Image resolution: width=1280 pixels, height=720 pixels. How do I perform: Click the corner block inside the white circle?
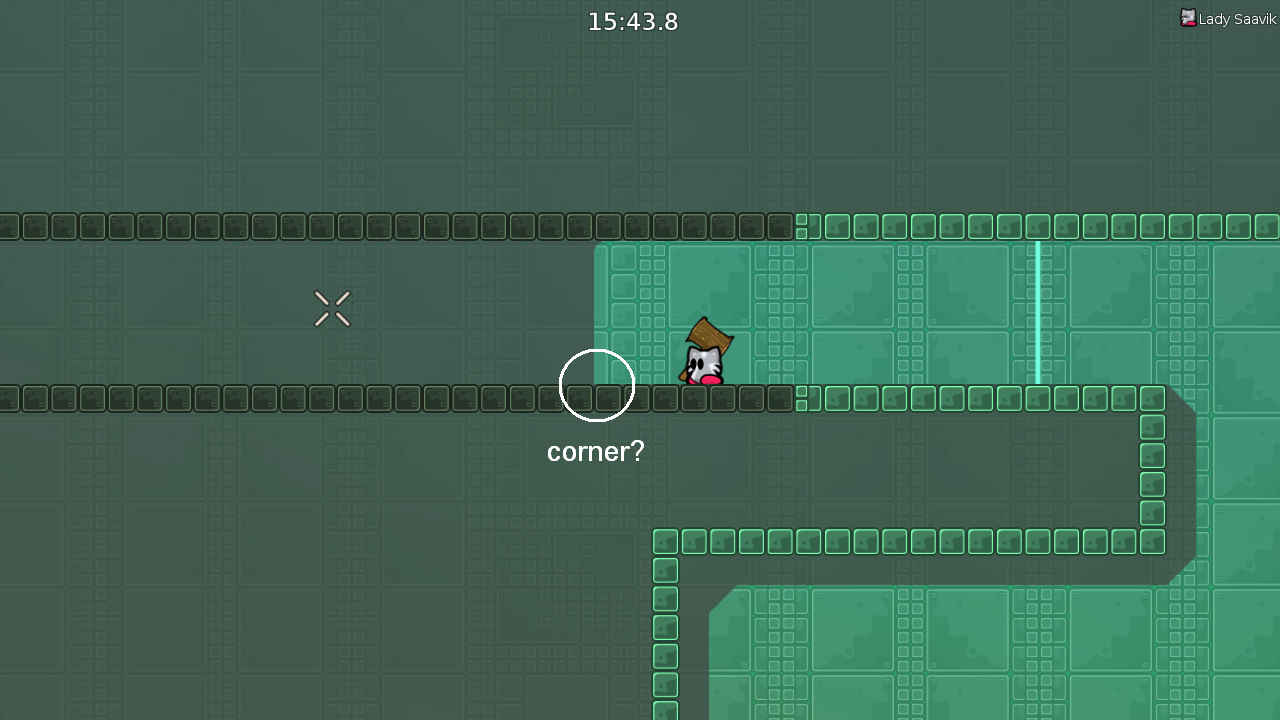tap(605, 399)
